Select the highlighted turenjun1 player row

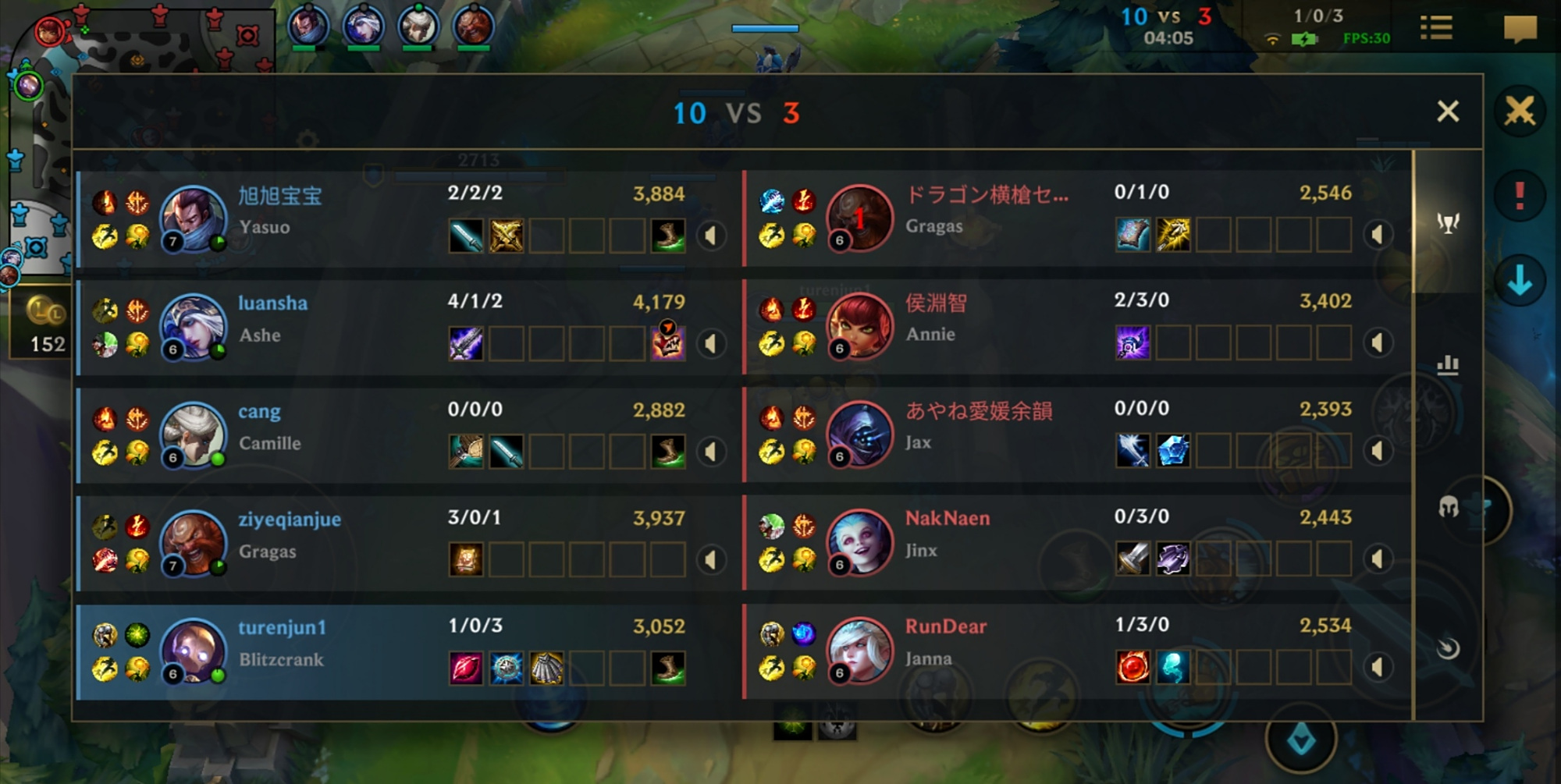(390, 648)
